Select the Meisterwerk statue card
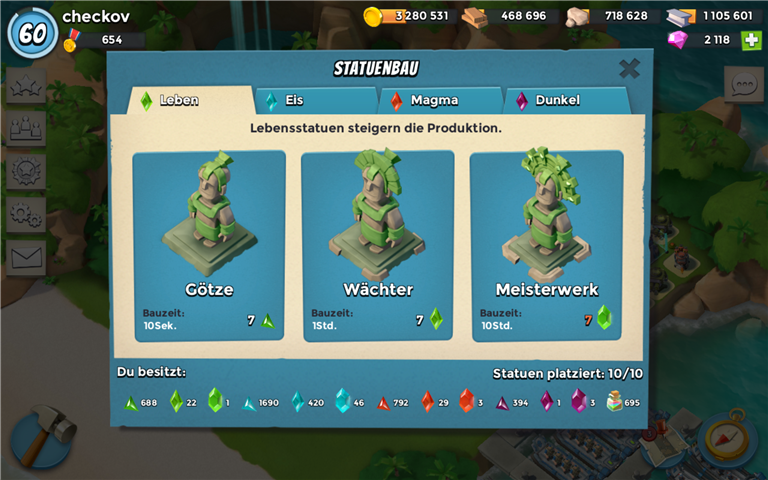Image resolution: width=768 pixels, height=480 pixels. [x=546, y=246]
